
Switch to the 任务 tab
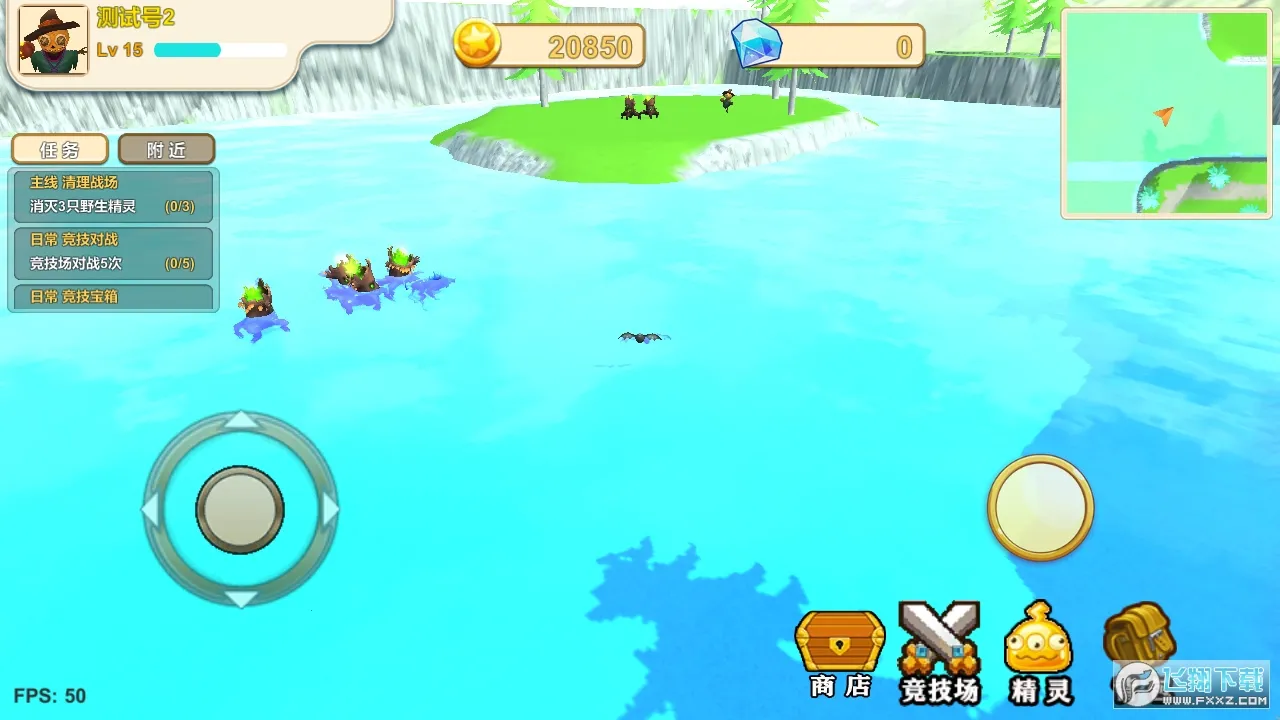[x=60, y=150]
